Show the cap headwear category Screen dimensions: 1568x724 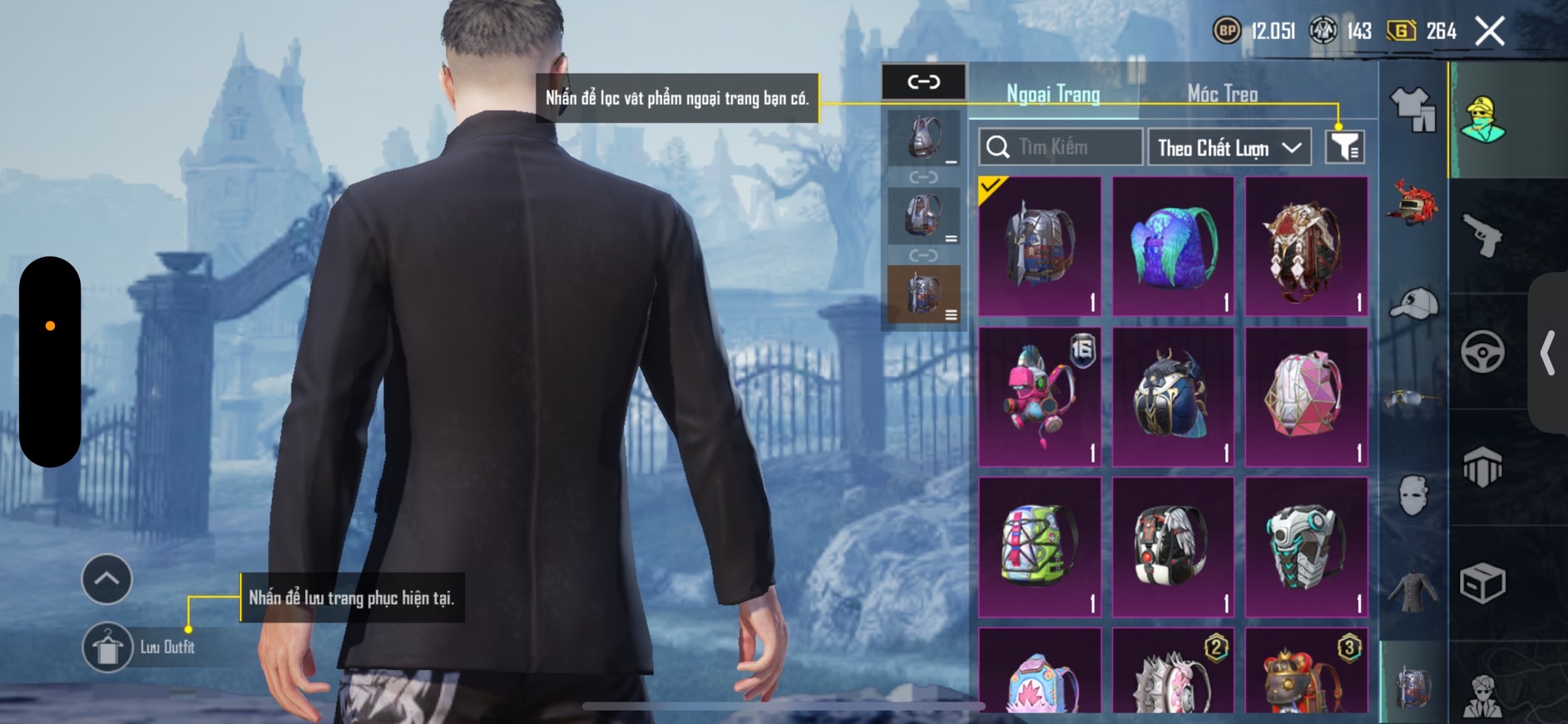1413,303
